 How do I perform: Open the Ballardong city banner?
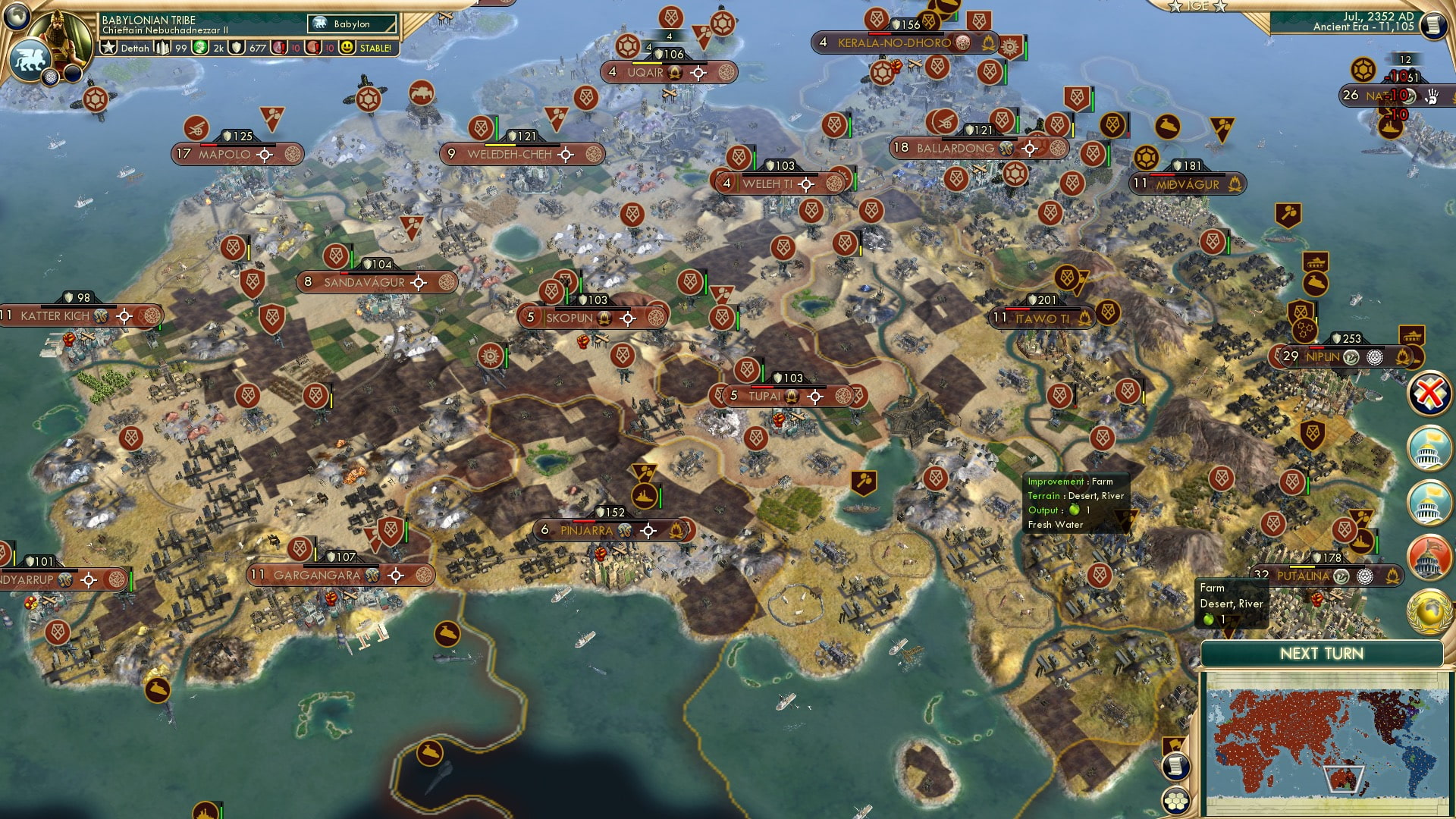[x=955, y=149]
